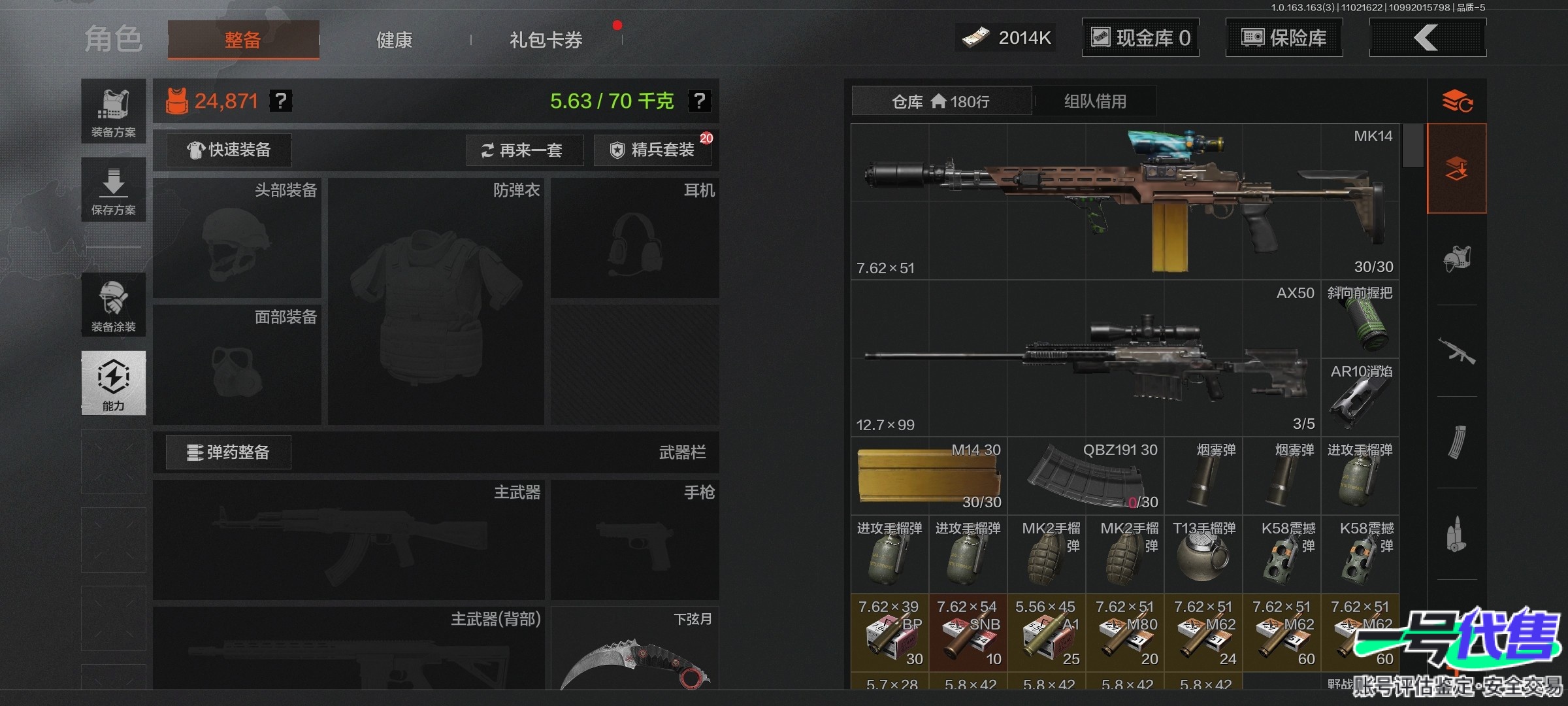Go back with the arrow button

[x=1427, y=38]
